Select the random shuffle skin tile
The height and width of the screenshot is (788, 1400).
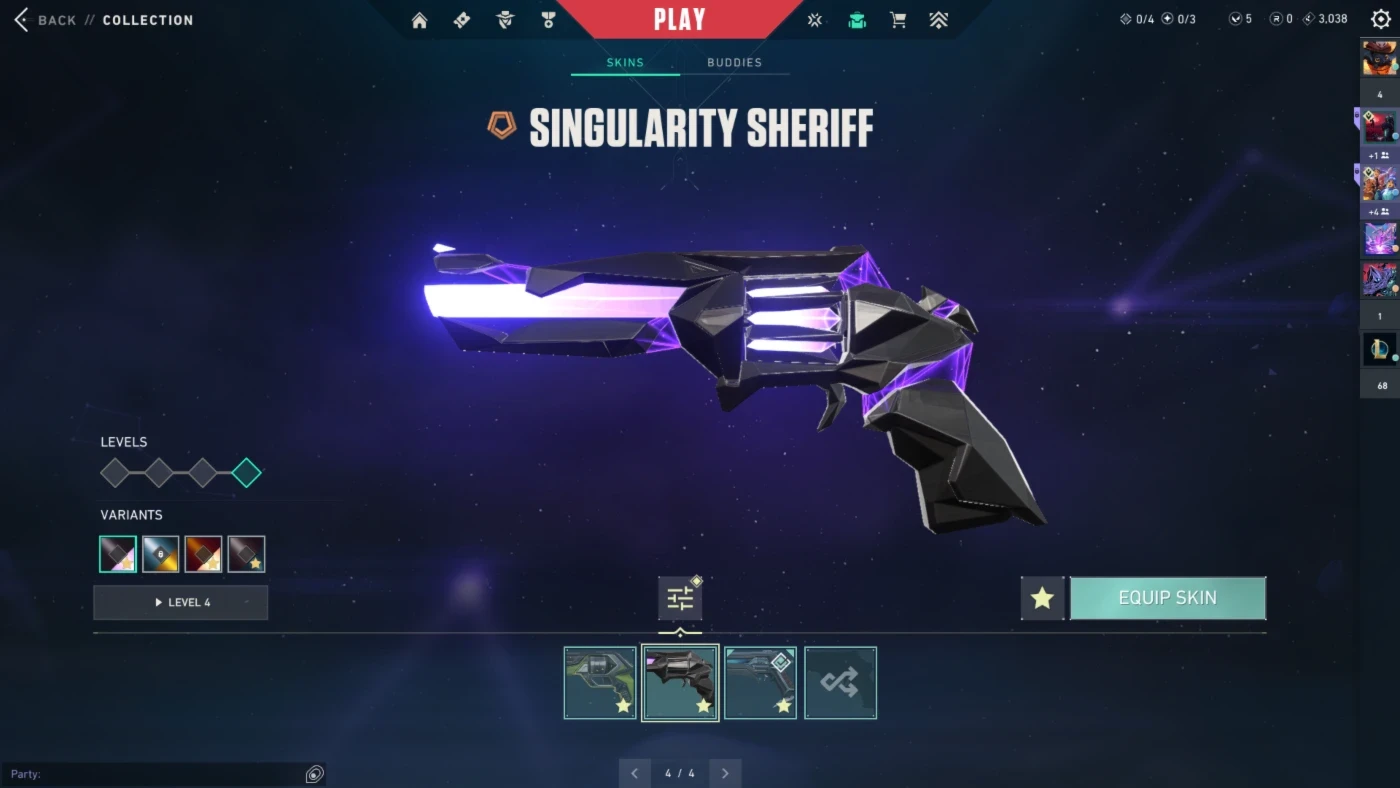840,683
